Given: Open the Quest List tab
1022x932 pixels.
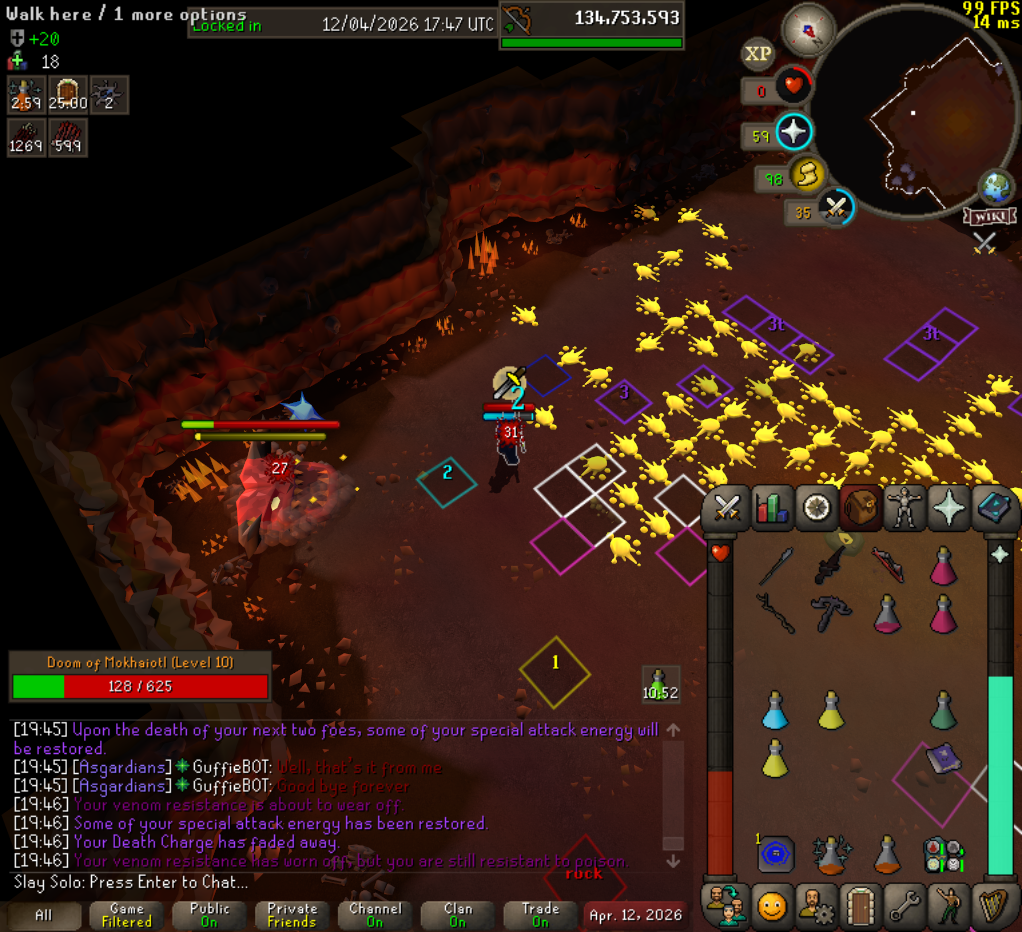Looking at the screenshot, I should (816, 509).
